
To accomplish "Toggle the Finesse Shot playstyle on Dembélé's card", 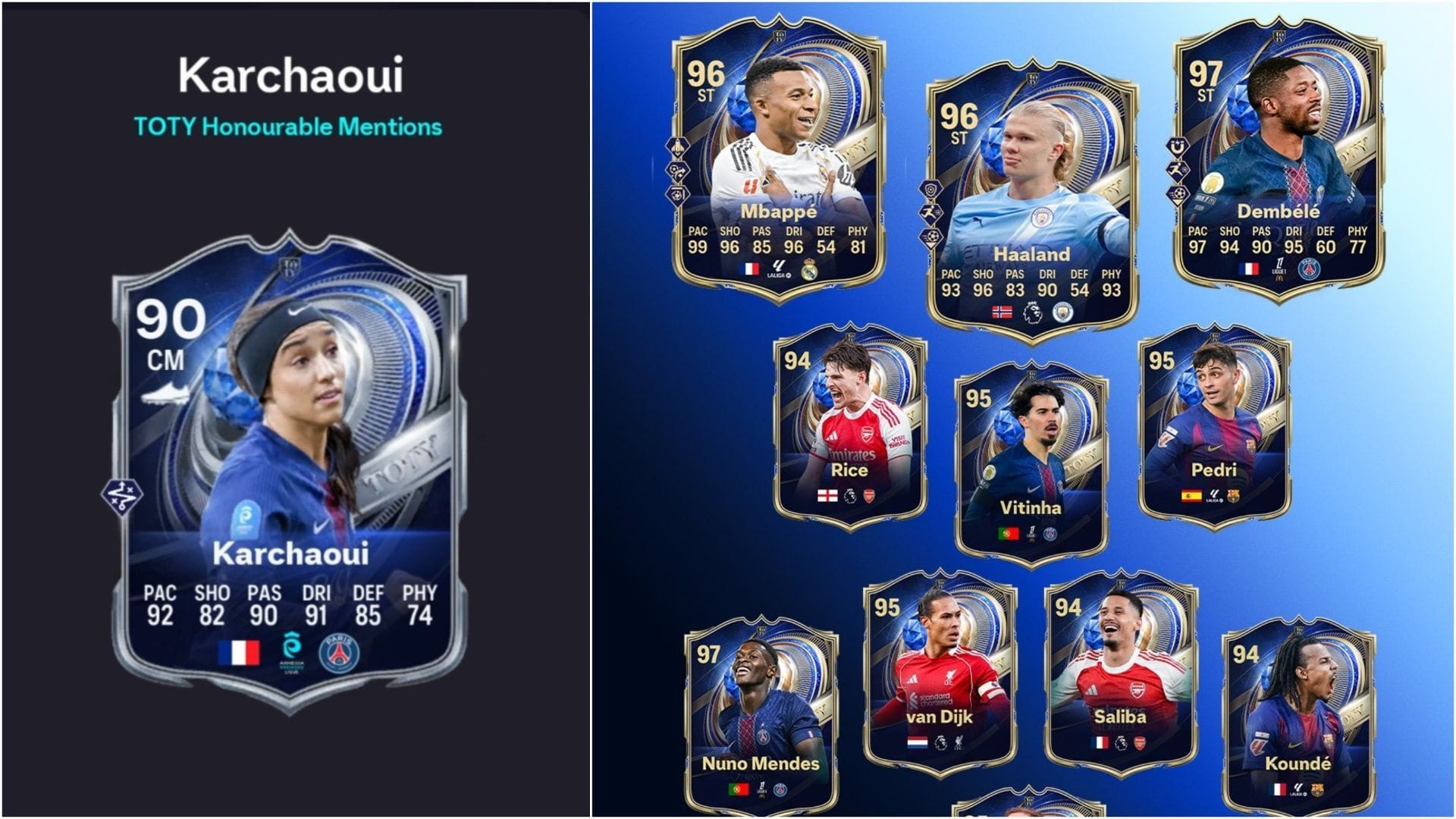I will (x=1177, y=195).
